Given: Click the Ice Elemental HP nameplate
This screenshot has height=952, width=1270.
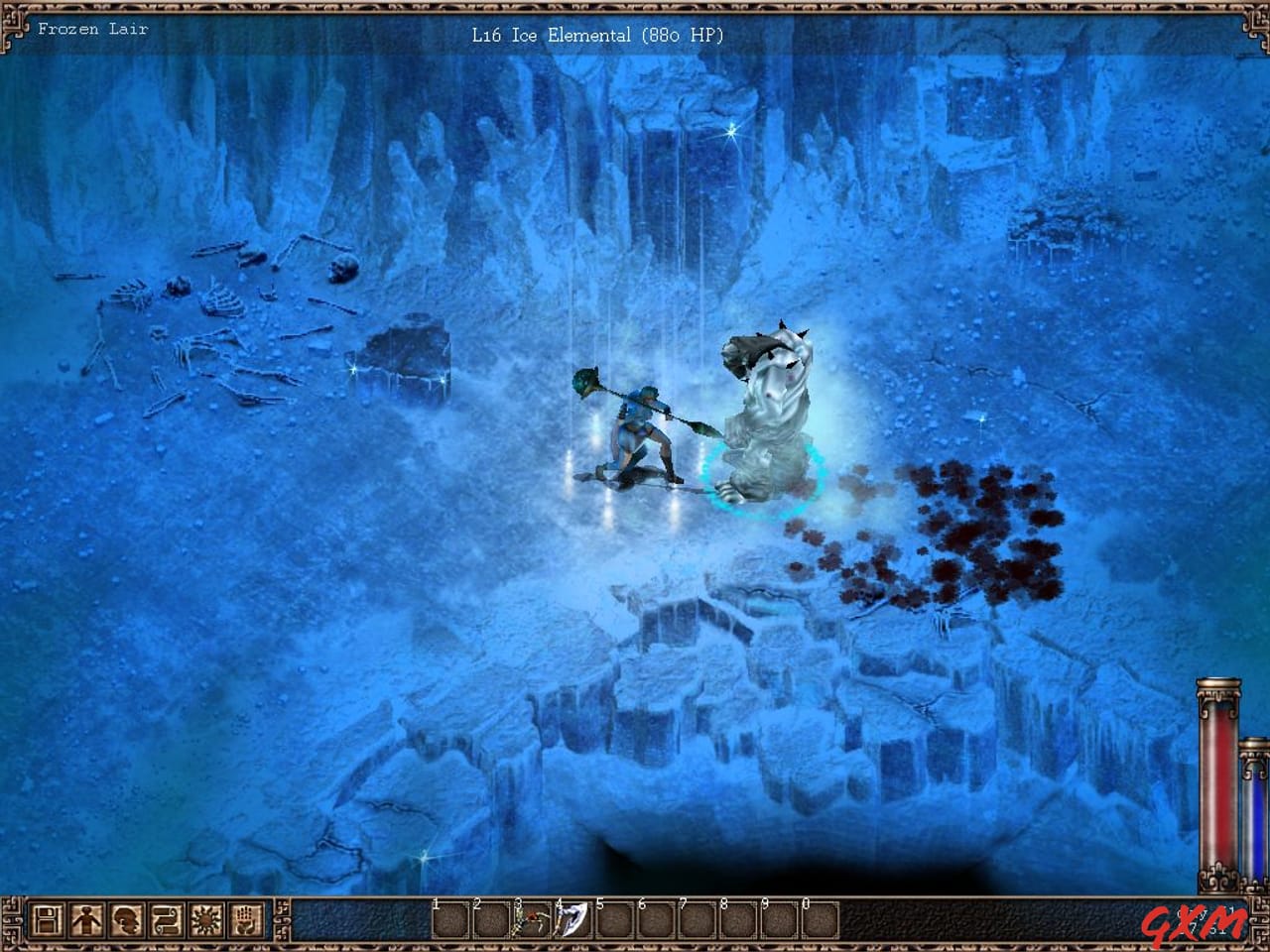Looking at the screenshot, I should point(595,36).
